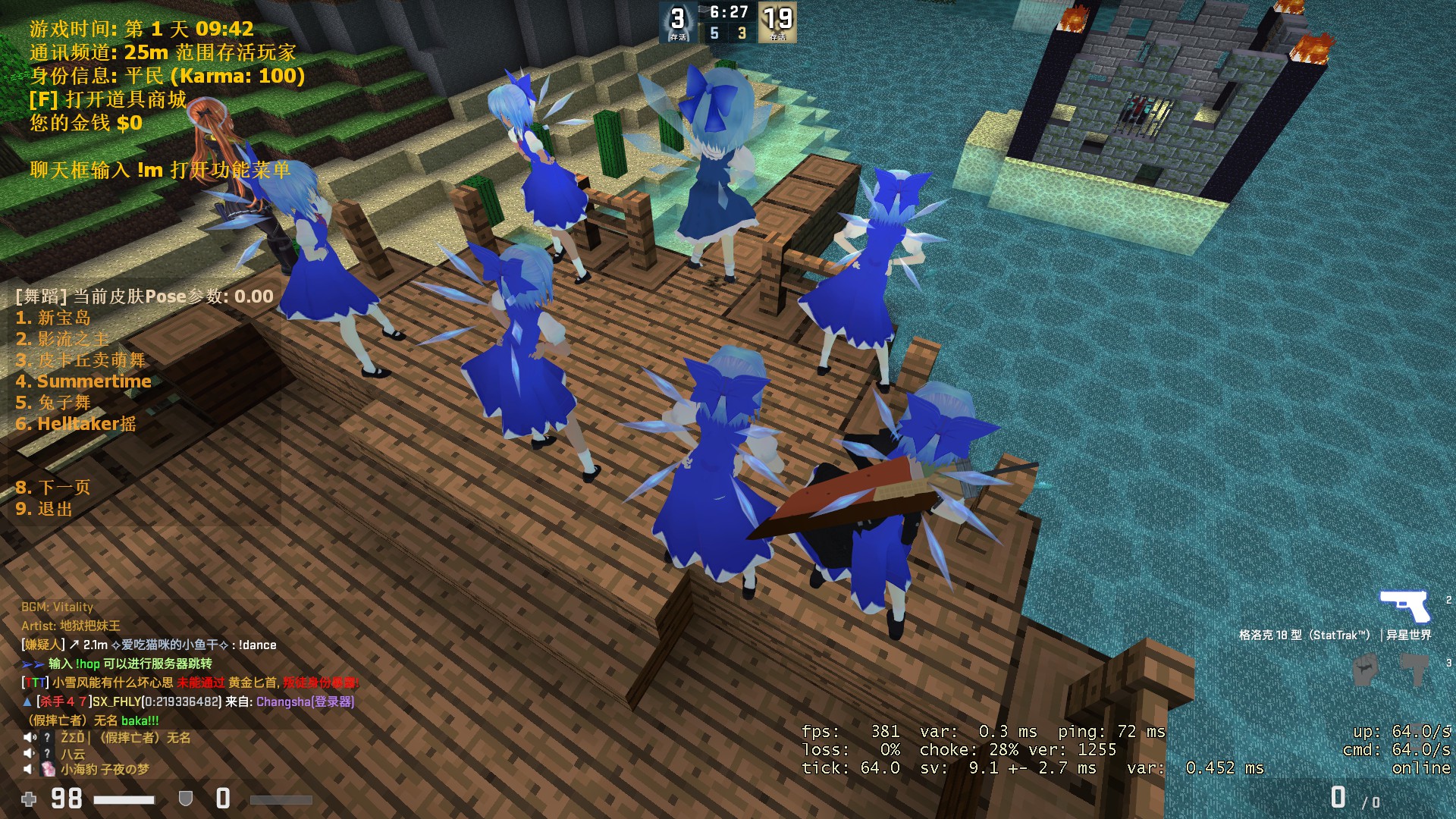Click the health cross icon near 98
This screenshot has width=1456, height=819.
(x=29, y=799)
